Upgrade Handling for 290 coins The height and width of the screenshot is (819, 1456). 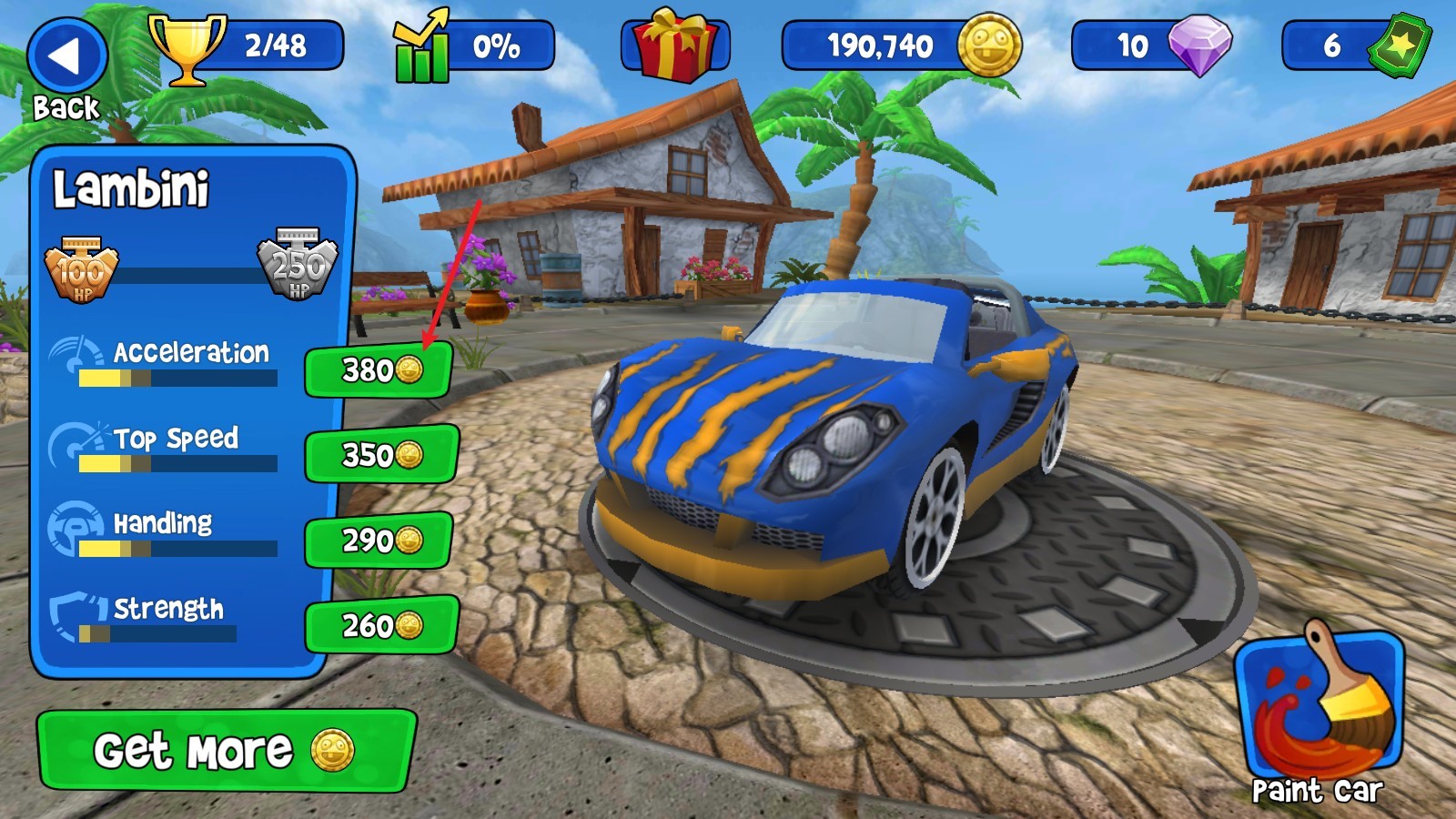pos(379,541)
